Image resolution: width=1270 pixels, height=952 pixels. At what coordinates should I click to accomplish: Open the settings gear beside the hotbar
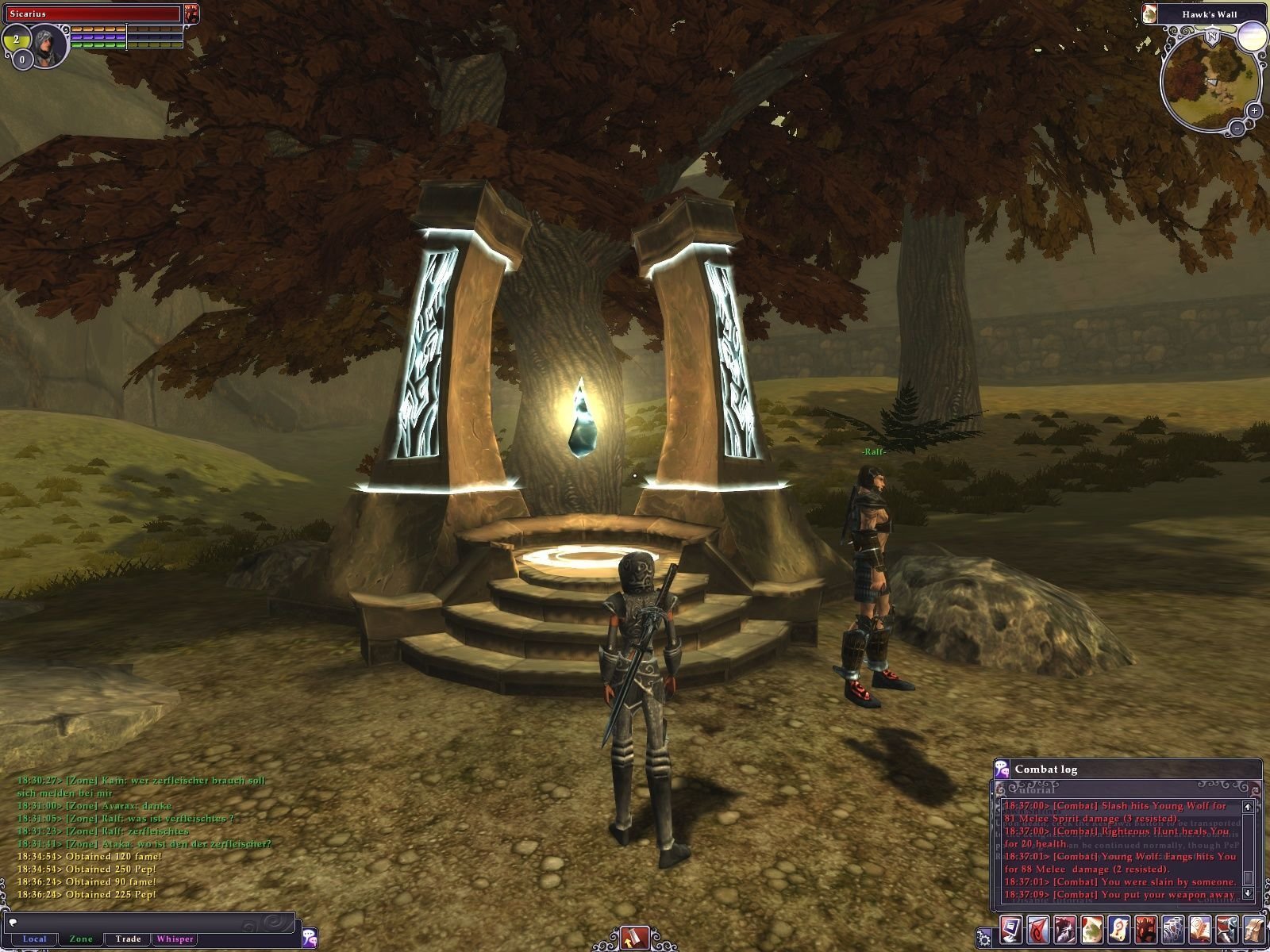coord(984,939)
